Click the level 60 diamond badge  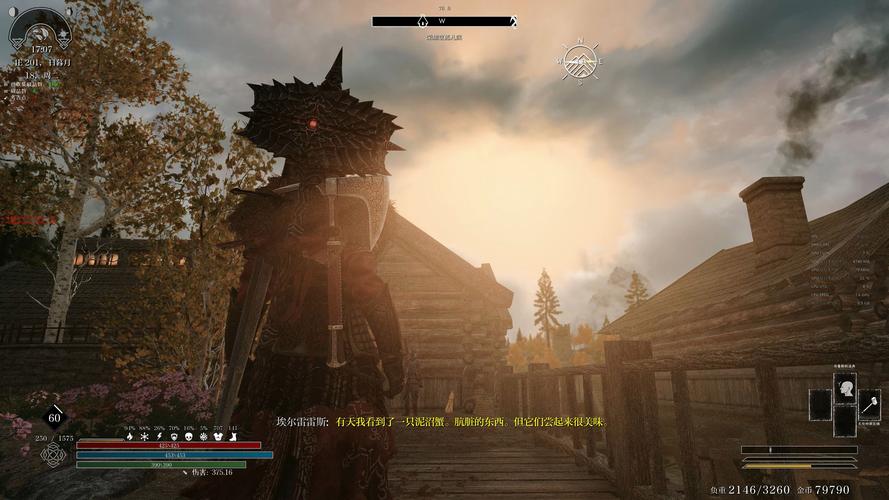click(55, 417)
